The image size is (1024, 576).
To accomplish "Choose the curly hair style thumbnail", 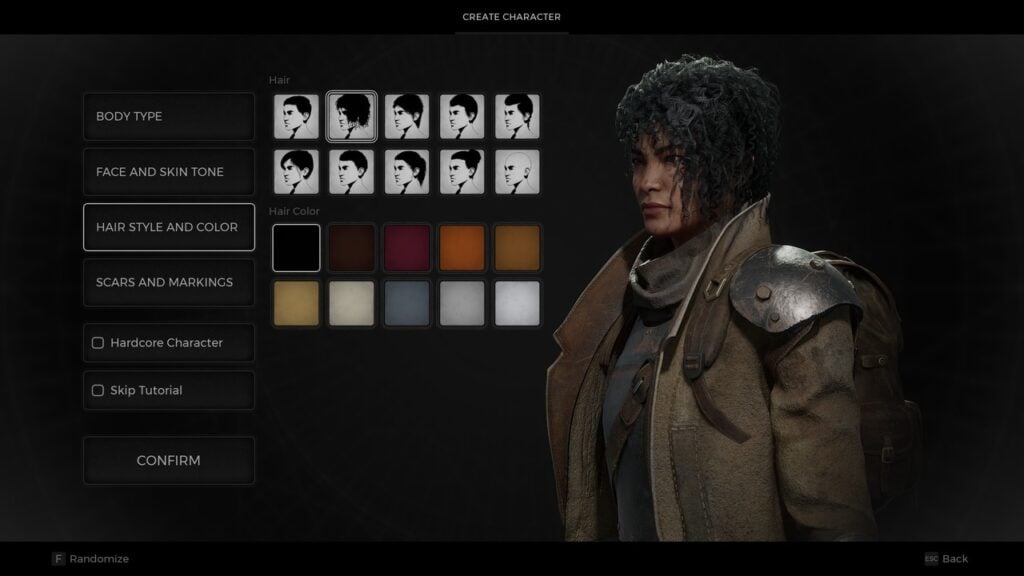I will coord(352,117).
